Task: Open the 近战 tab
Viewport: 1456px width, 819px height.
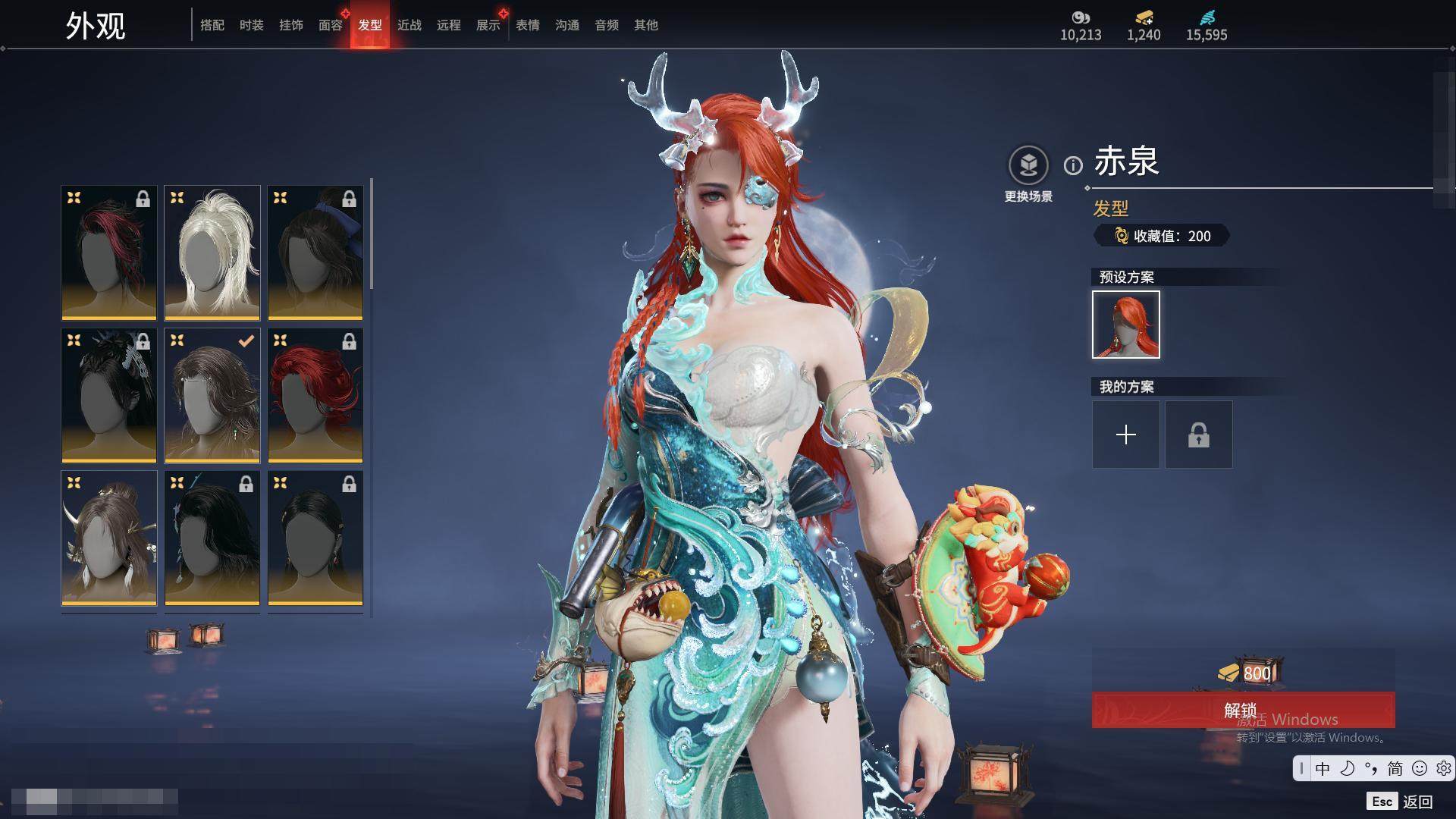Action: coord(409,25)
